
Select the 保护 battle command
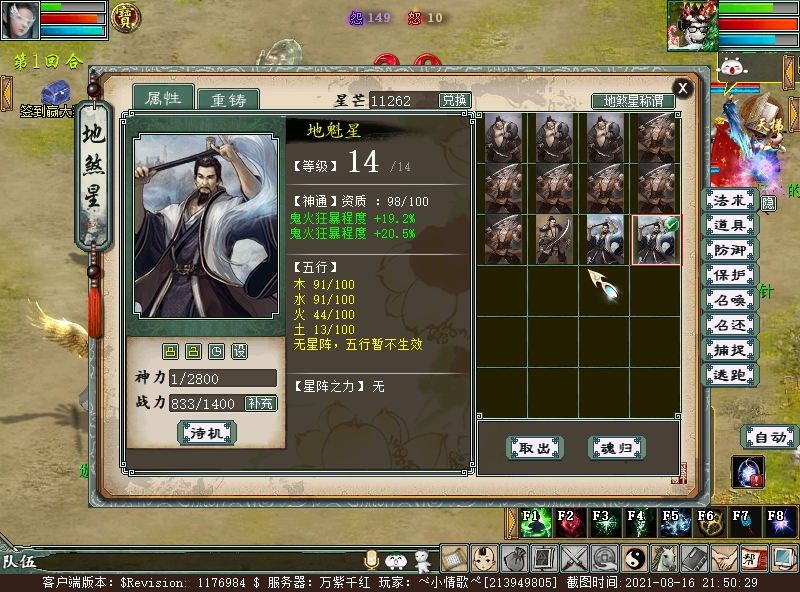tap(730, 276)
